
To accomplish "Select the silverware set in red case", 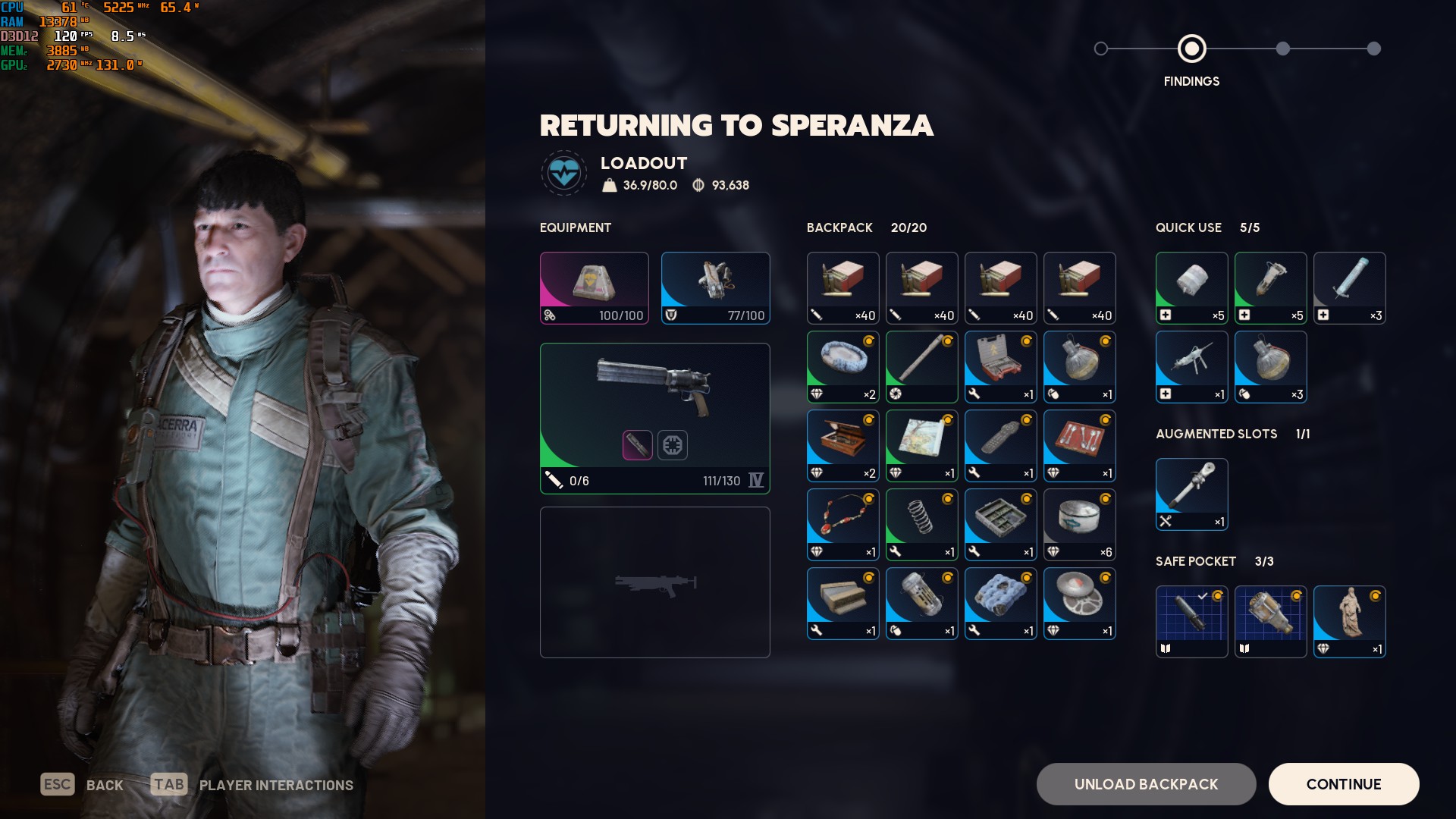I will pyautogui.click(x=1079, y=445).
